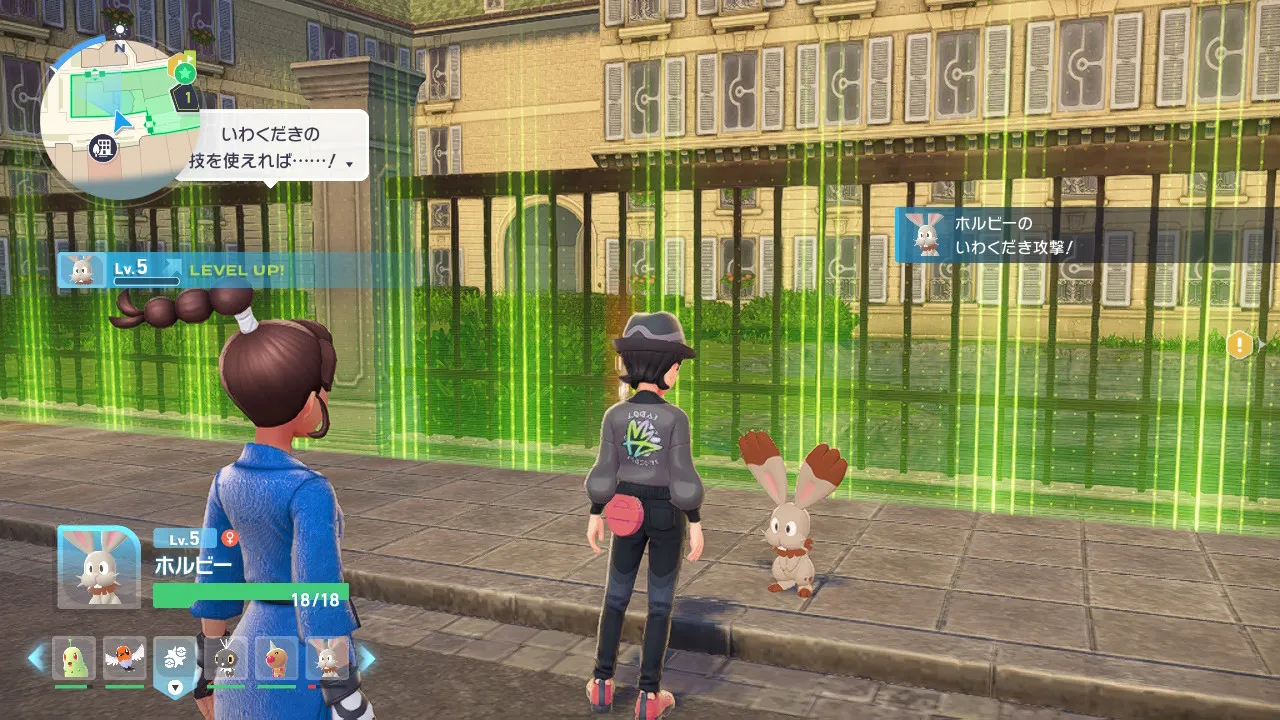Viewport: 1280px width, 720px height.
Task: Click the right arrow beside the party bar
Action: (366, 658)
